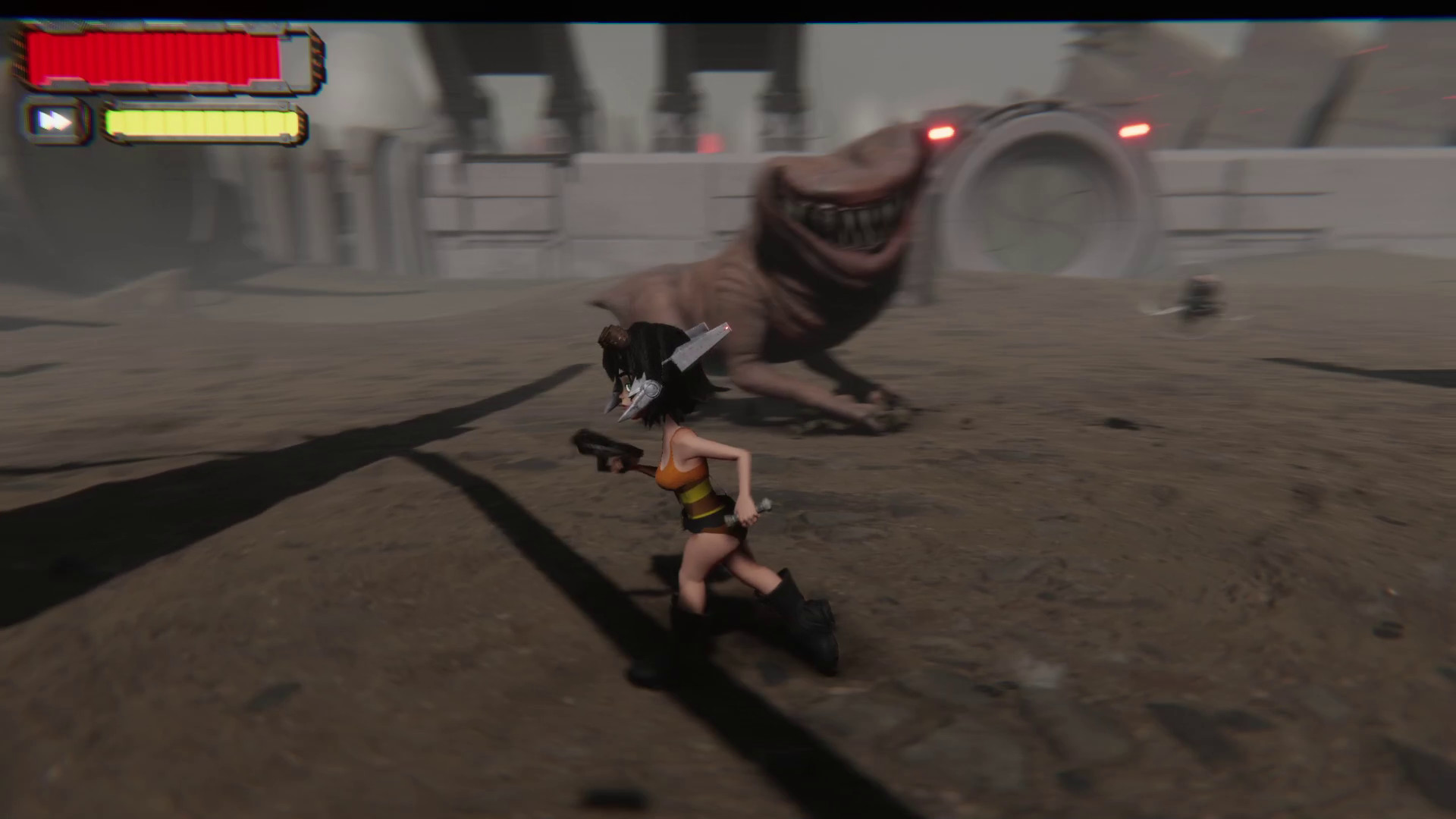
Task: Toggle the dash ability indicator
Action: click(x=54, y=121)
